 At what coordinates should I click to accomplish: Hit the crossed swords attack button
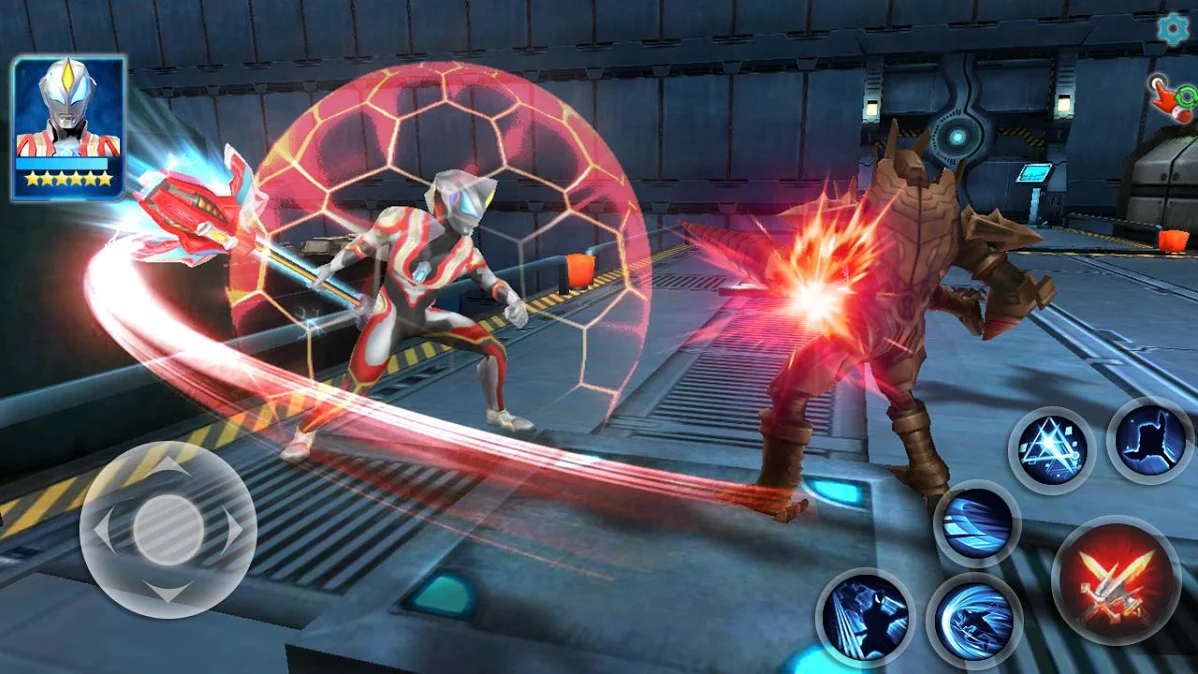click(x=1117, y=581)
